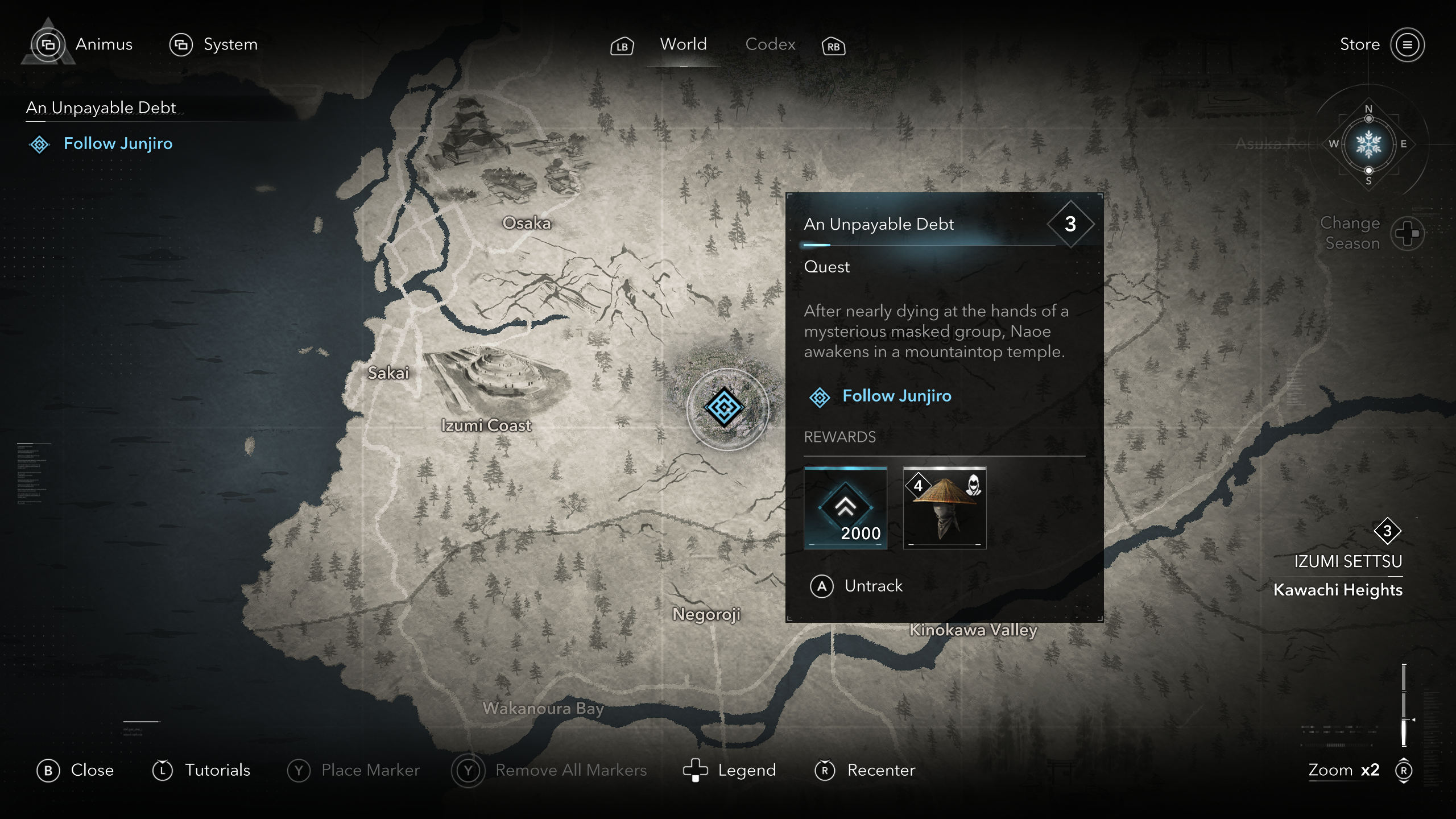Image resolution: width=1456 pixels, height=819 pixels.
Task: Select the 2000 XP reward tile
Action: click(x=845, y=507)
